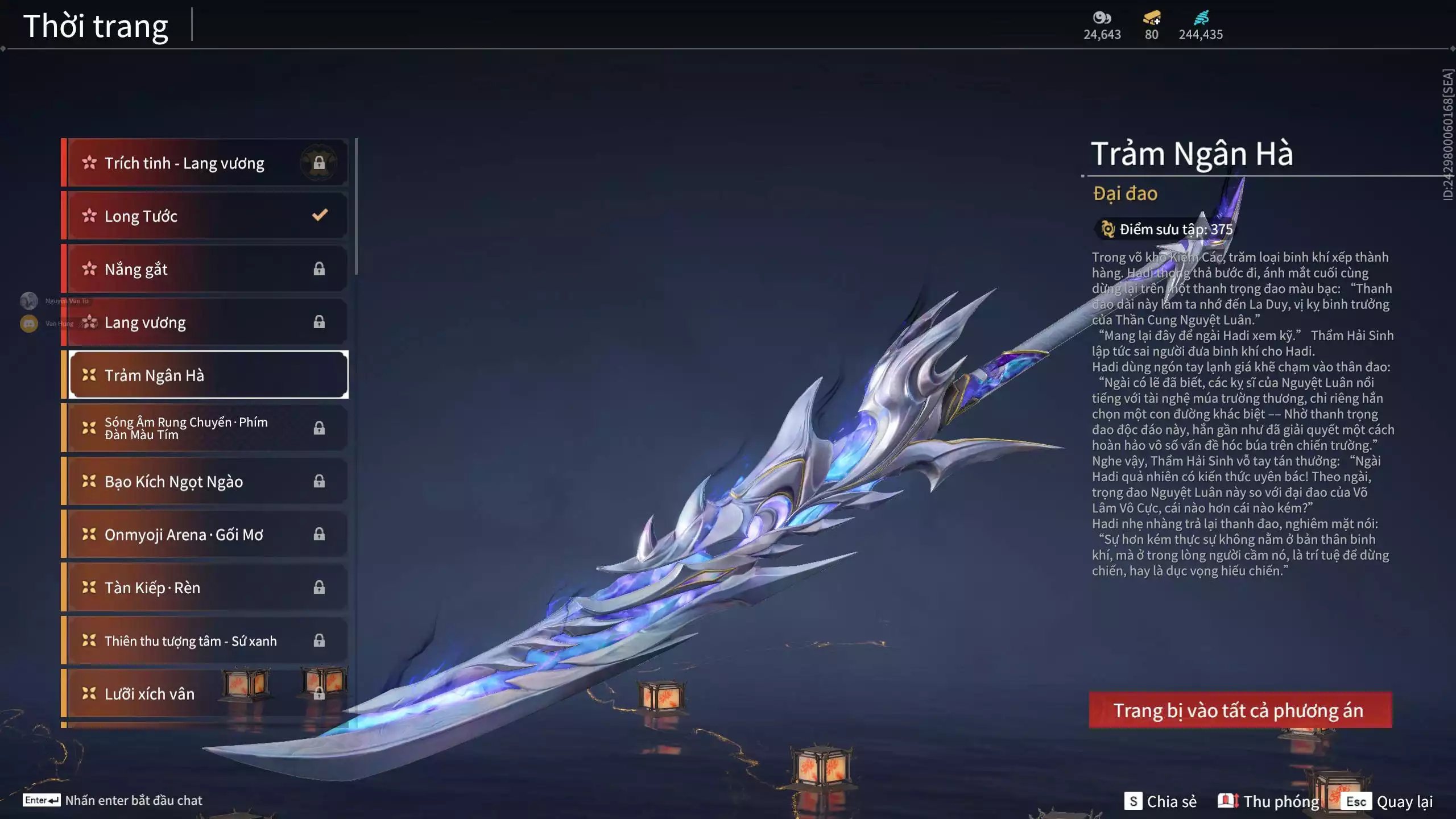Image resolution: width=1456 pixels, height=819 pixels.
Task: Select the Trảm Ngân Hà skin
Action: click(208, 375)
